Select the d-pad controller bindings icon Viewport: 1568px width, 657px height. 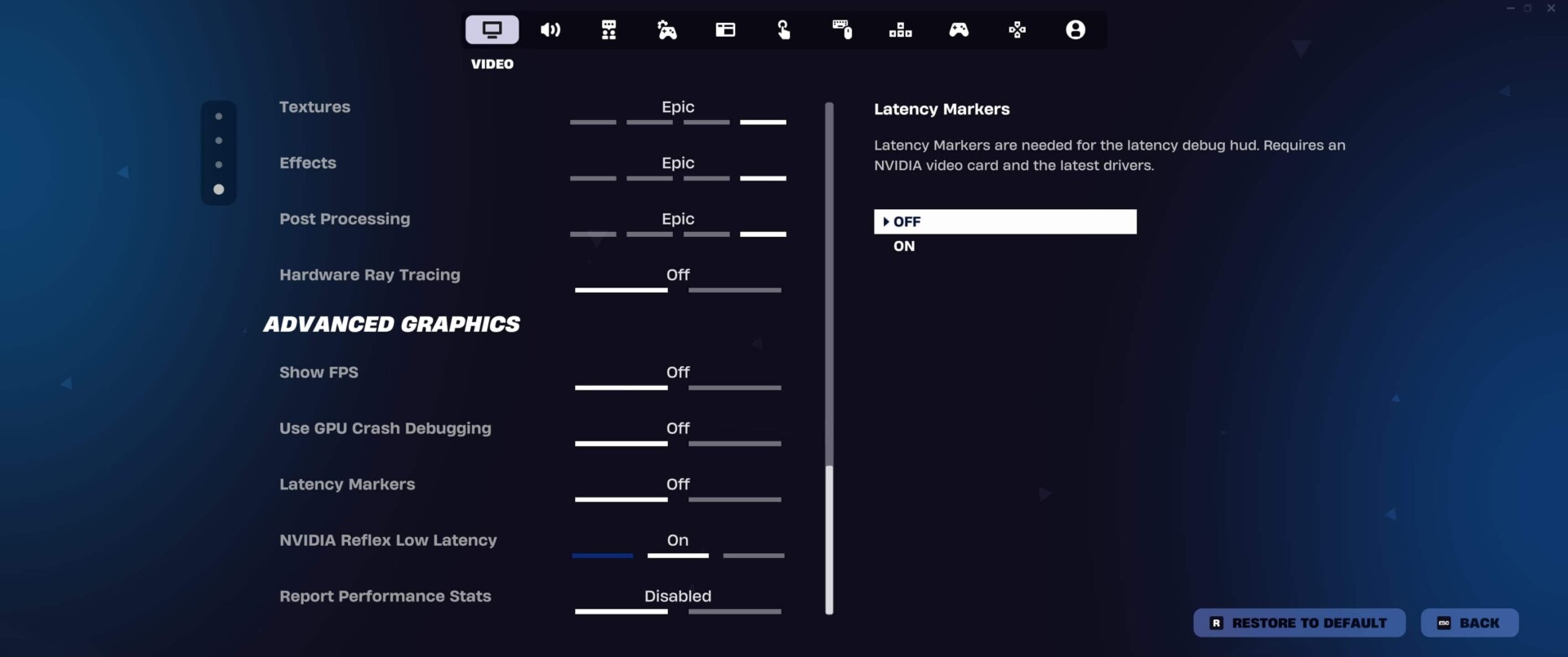pyautogui.click(x=1017, y=29)
